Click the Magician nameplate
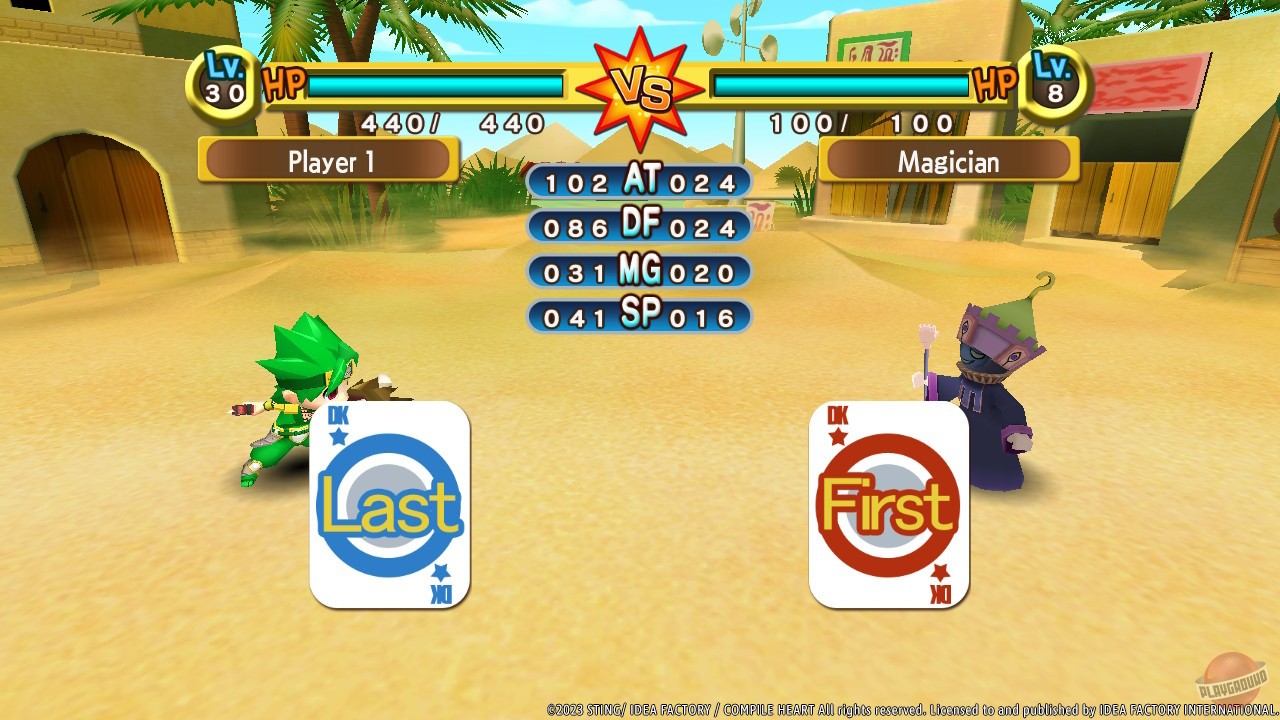Screen dimensions: 1280x720 pyautogui.click(x=947, y=161)
